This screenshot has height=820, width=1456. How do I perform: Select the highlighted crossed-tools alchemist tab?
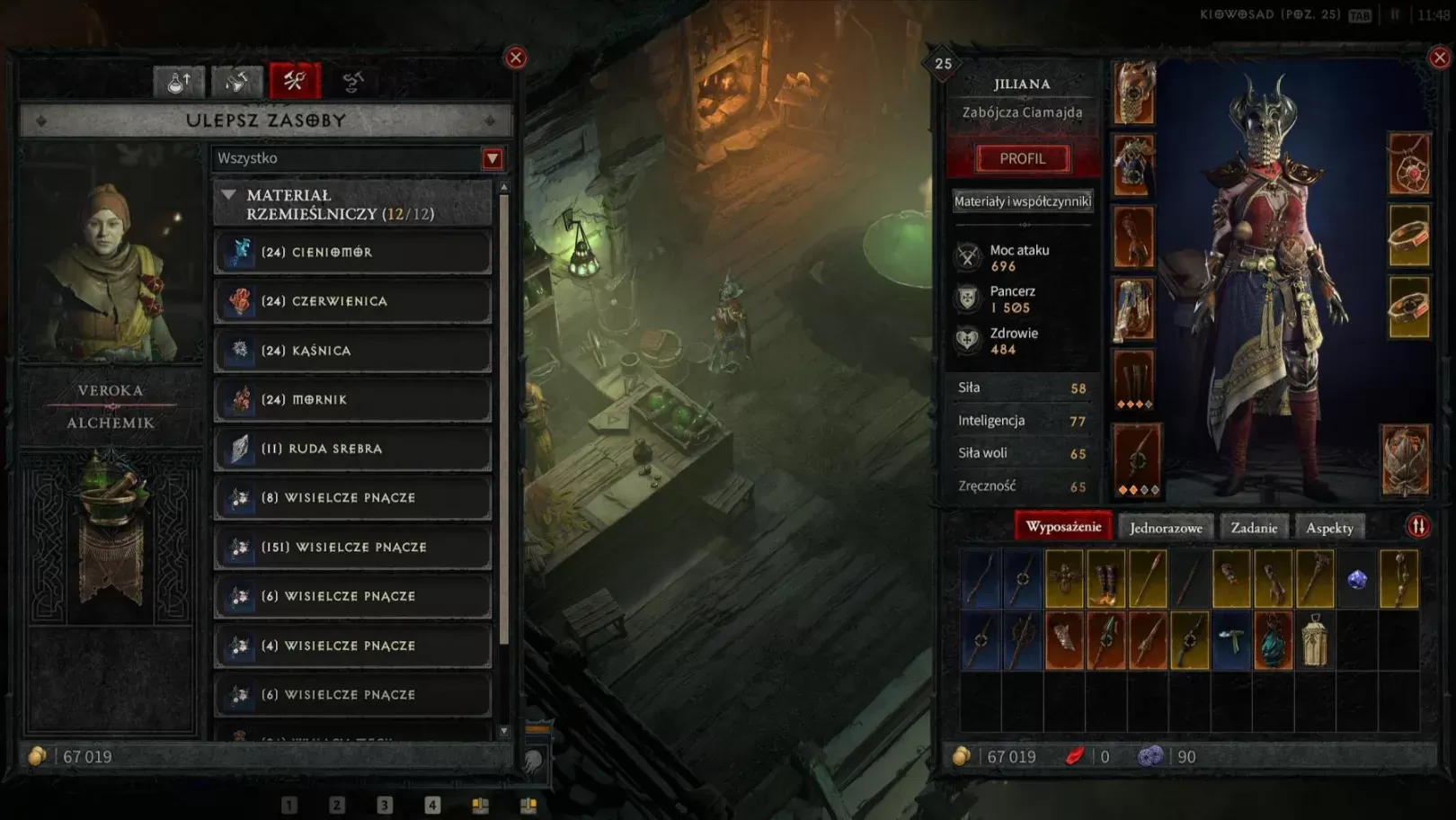295,82
